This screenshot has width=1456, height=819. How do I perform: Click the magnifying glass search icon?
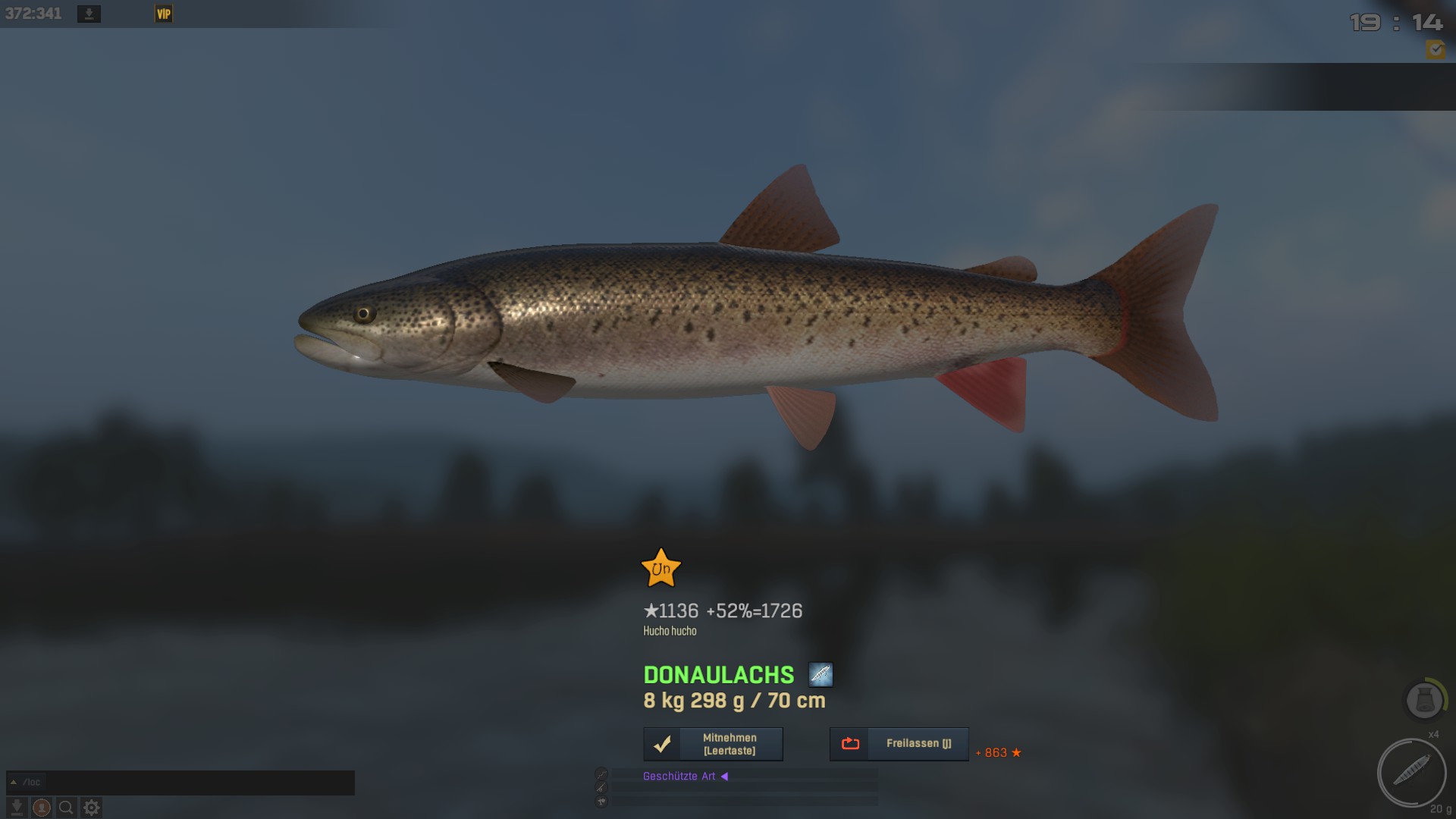coord(67,808)
